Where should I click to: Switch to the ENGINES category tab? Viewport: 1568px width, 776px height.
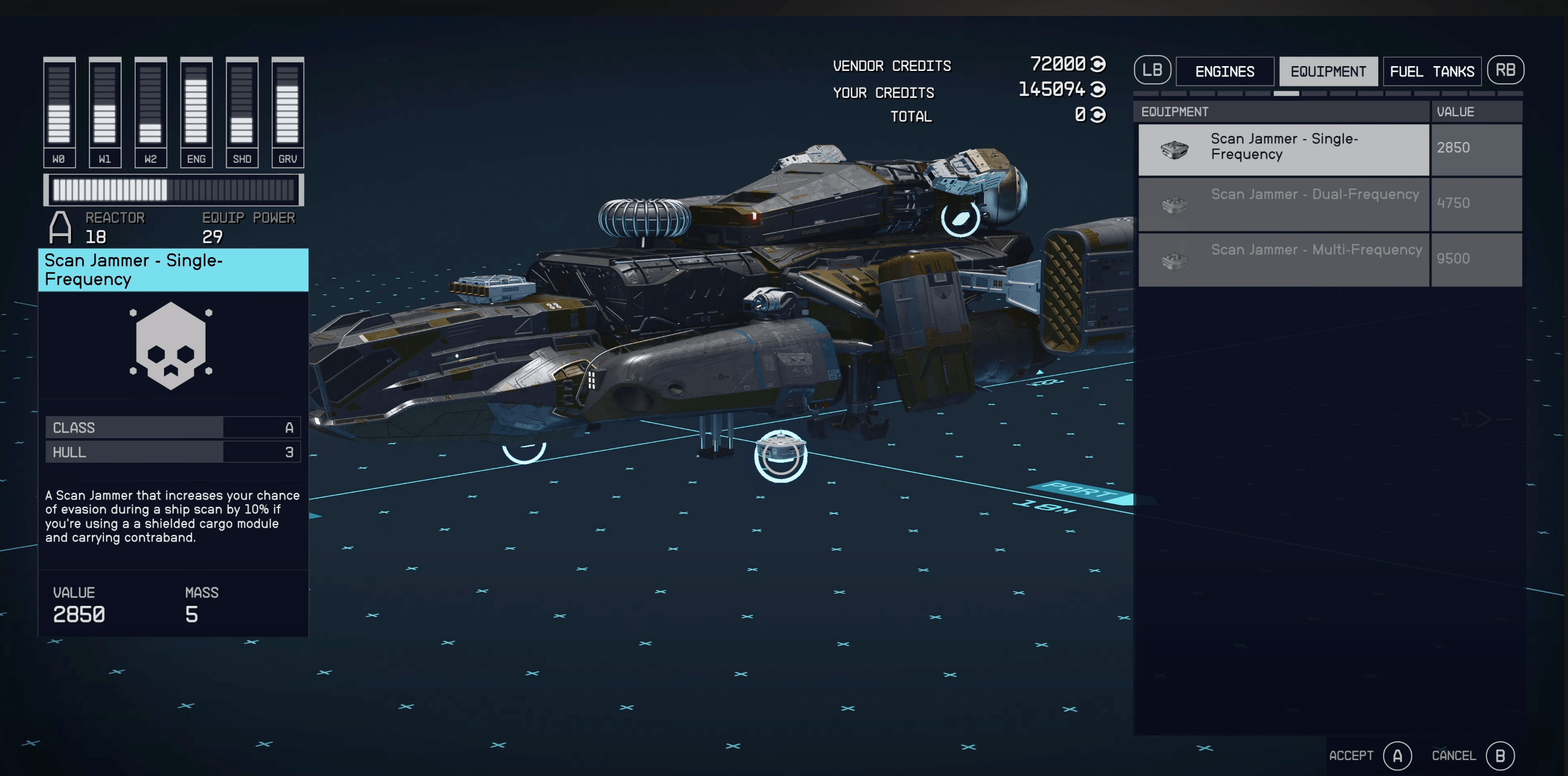pyautogui.click(x=1225, y=71)
